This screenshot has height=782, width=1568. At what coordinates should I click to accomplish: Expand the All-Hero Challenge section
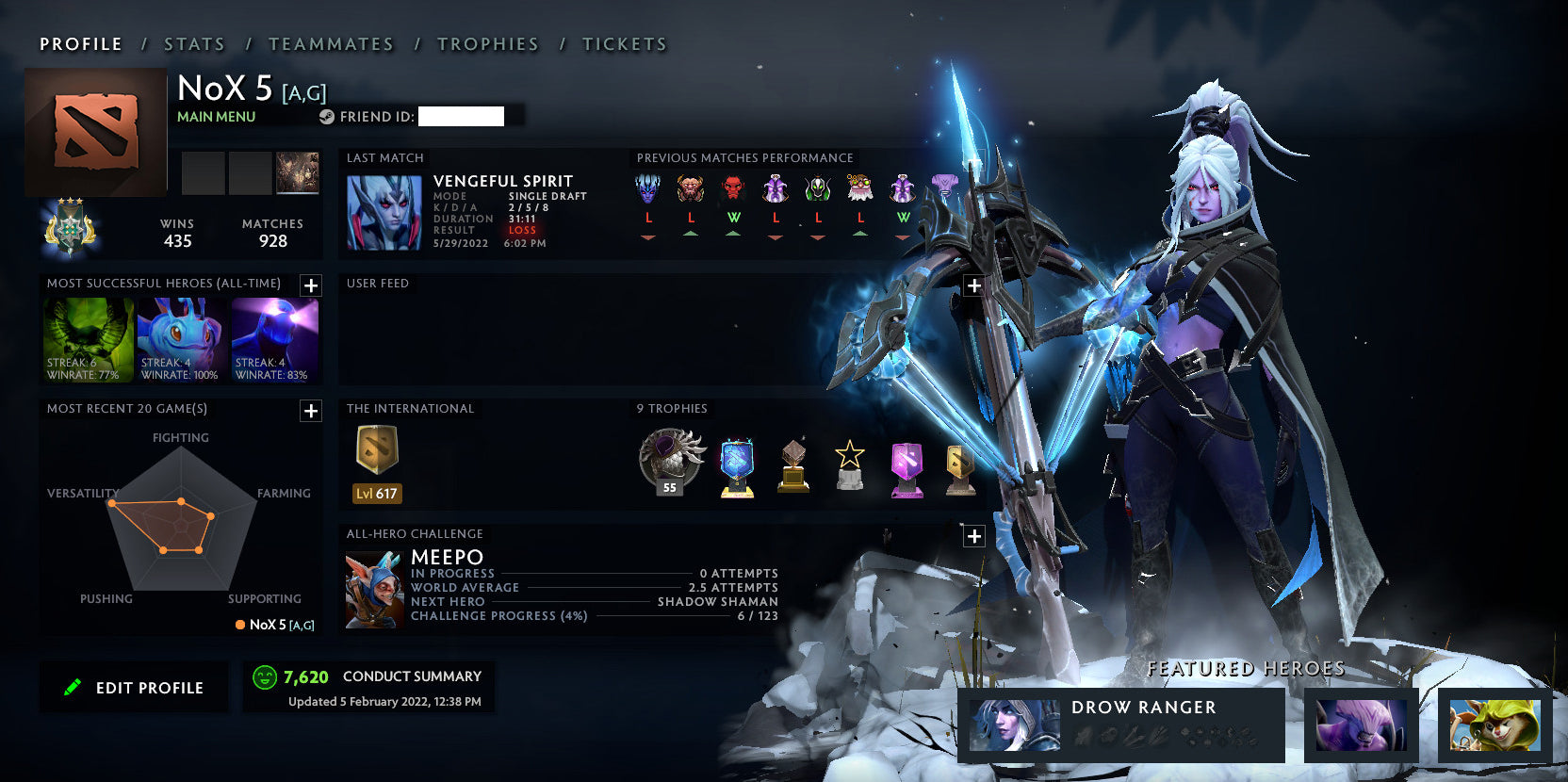click(x=974, y=536)
